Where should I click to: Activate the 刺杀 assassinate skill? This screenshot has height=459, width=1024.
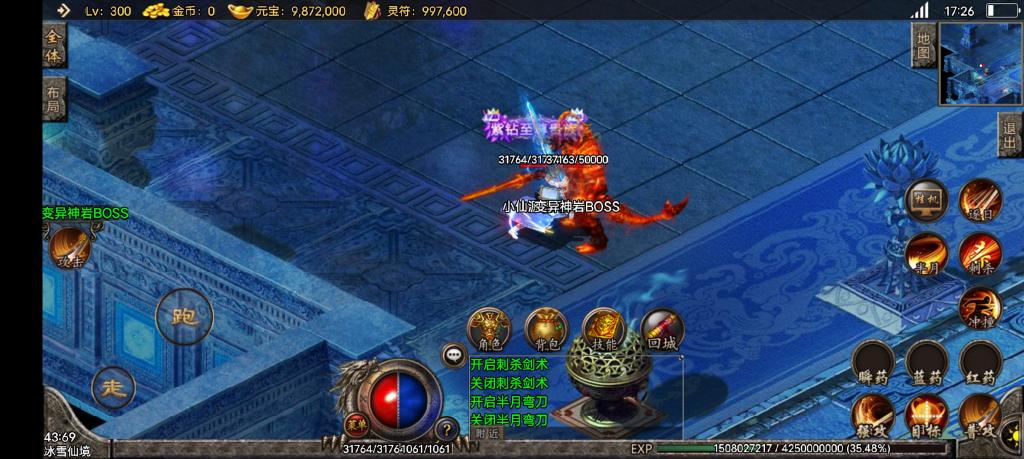tap(979, 254)
